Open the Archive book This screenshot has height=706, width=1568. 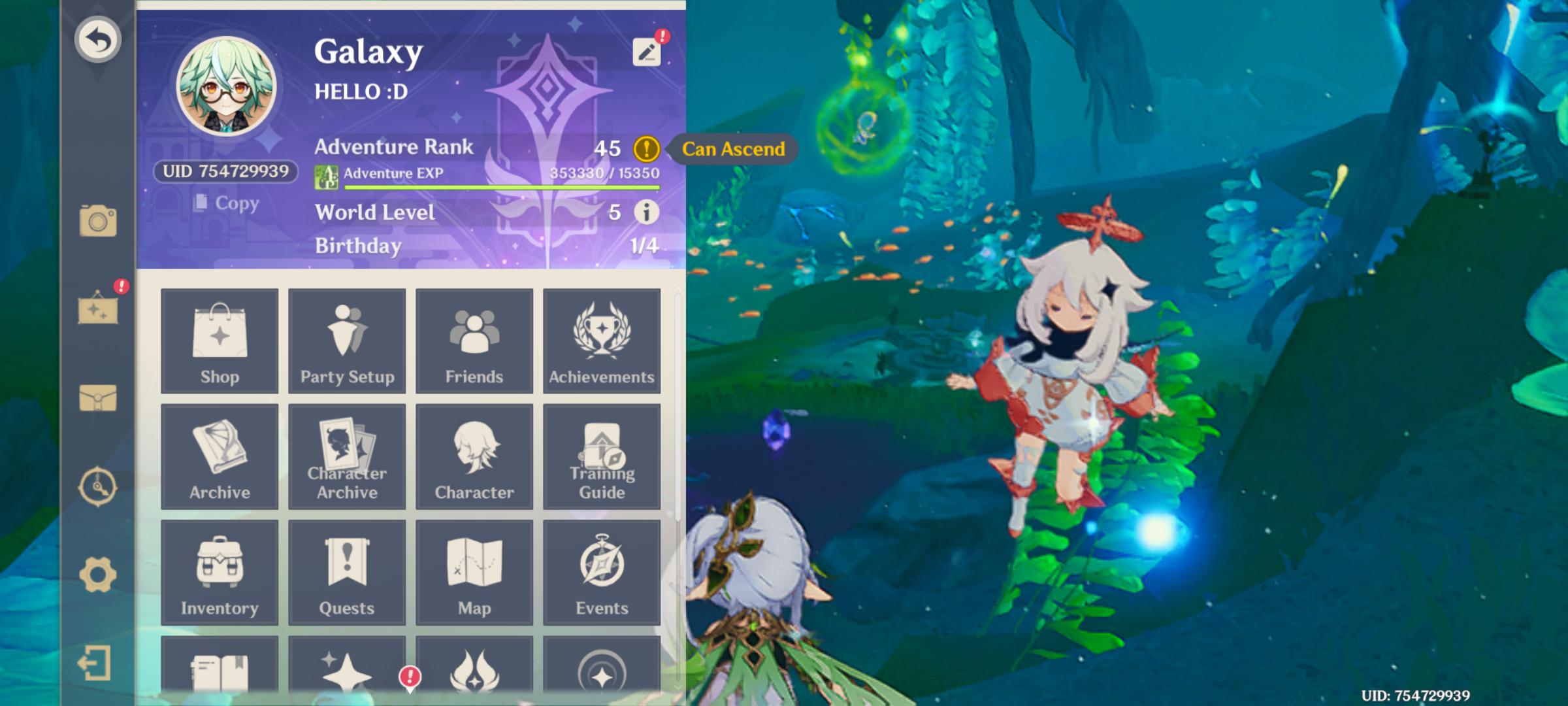(220, 457)
